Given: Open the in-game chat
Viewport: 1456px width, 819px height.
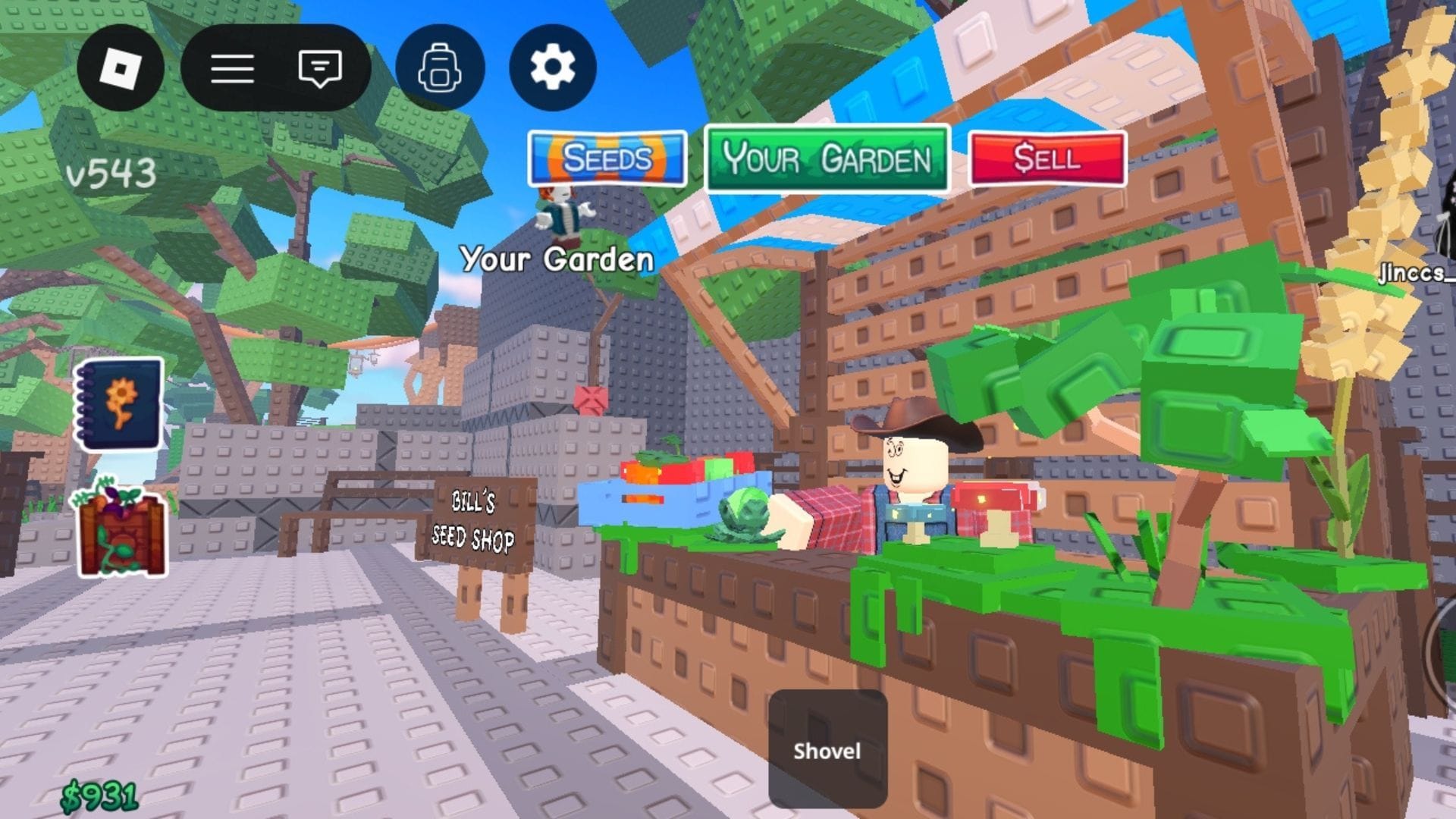Looking at the screenshot, I should coord(318,68).
